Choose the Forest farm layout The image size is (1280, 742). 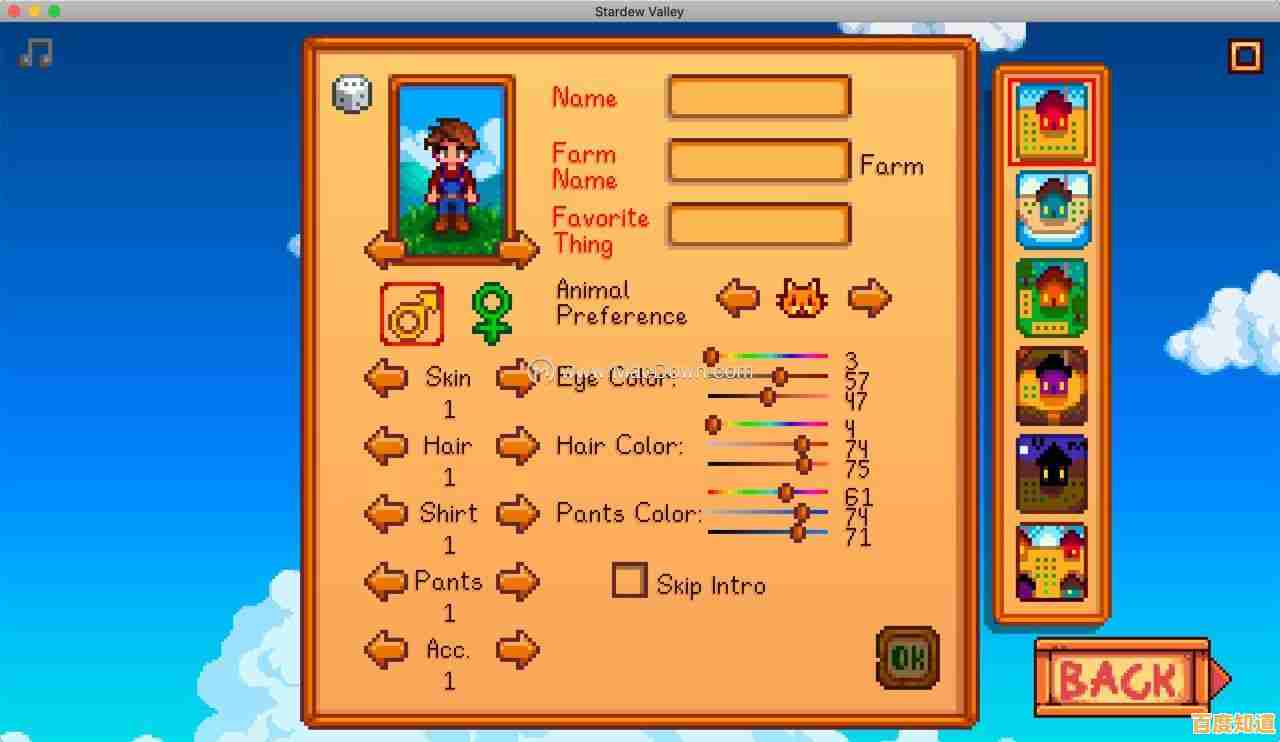pos(1051,297)
